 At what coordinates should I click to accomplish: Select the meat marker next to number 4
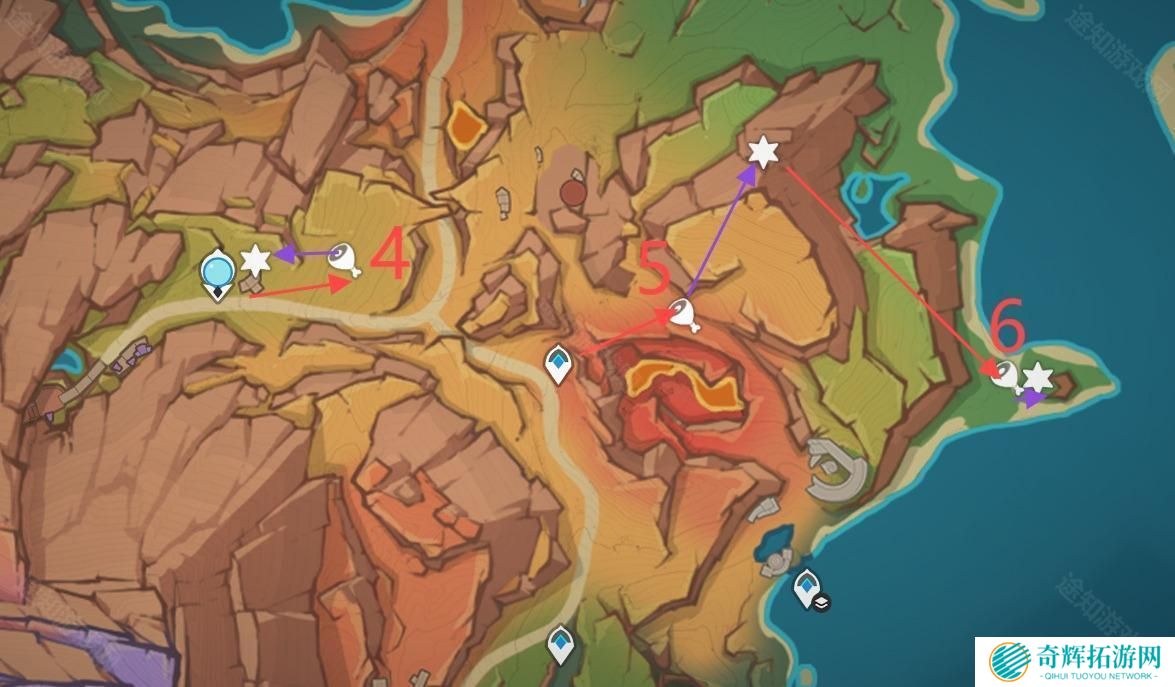343,259
